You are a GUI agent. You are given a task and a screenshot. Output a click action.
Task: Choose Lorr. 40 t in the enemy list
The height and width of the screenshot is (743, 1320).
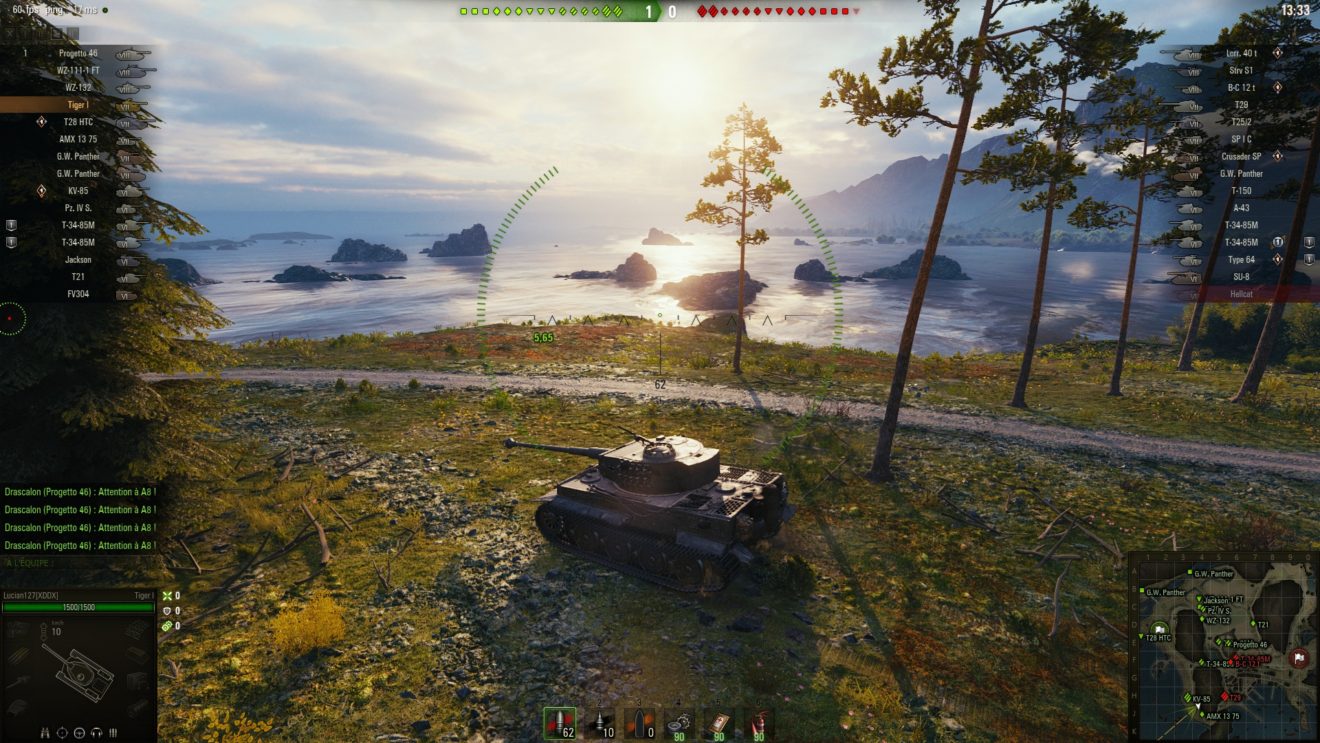tap(1240, 53)
